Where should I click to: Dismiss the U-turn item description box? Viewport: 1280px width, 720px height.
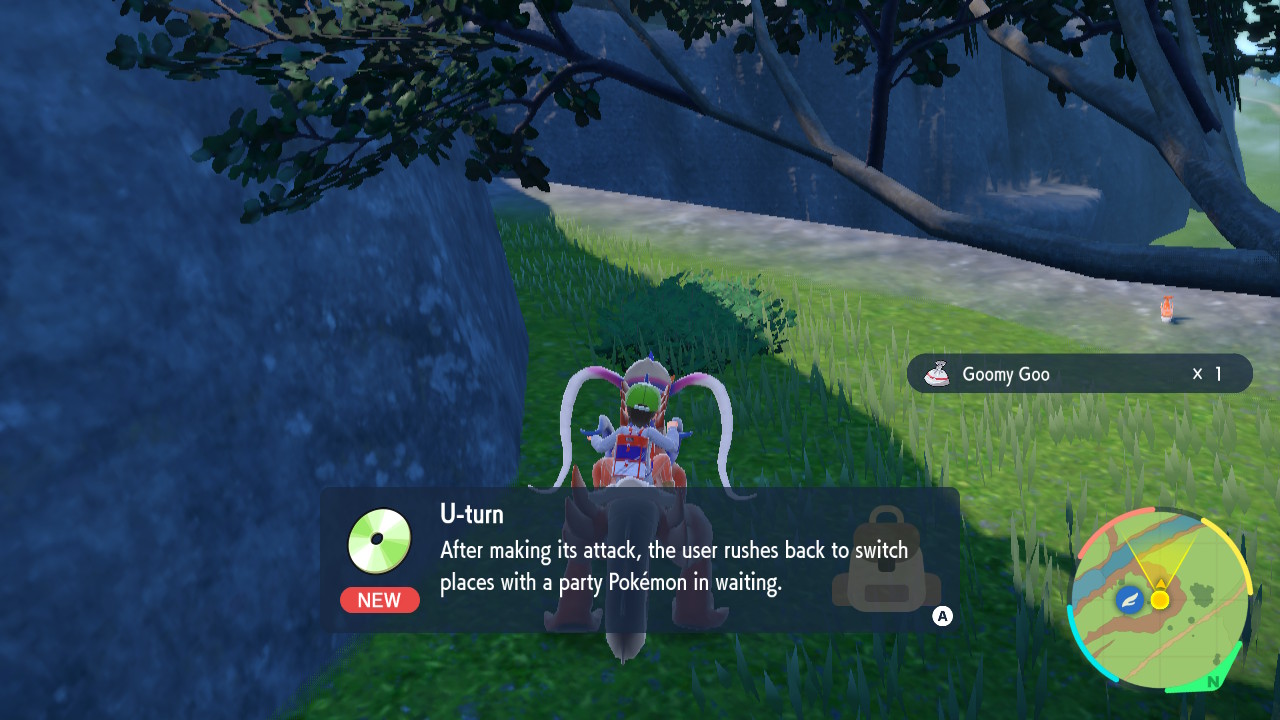[x=942, y=616]
